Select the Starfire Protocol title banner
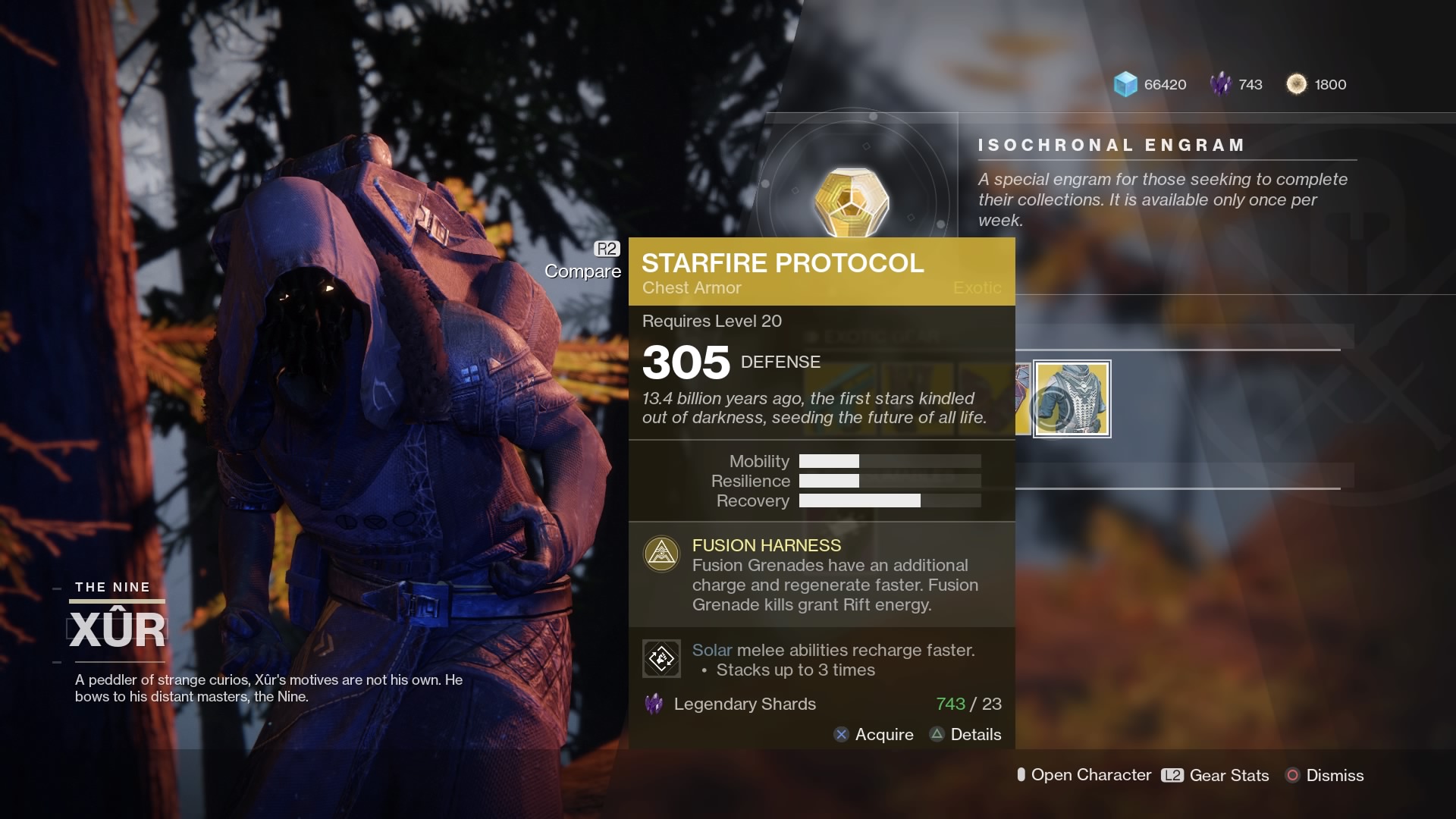Image resolution: width=1456 pixels, height=819 pixels. pos(783,263)
